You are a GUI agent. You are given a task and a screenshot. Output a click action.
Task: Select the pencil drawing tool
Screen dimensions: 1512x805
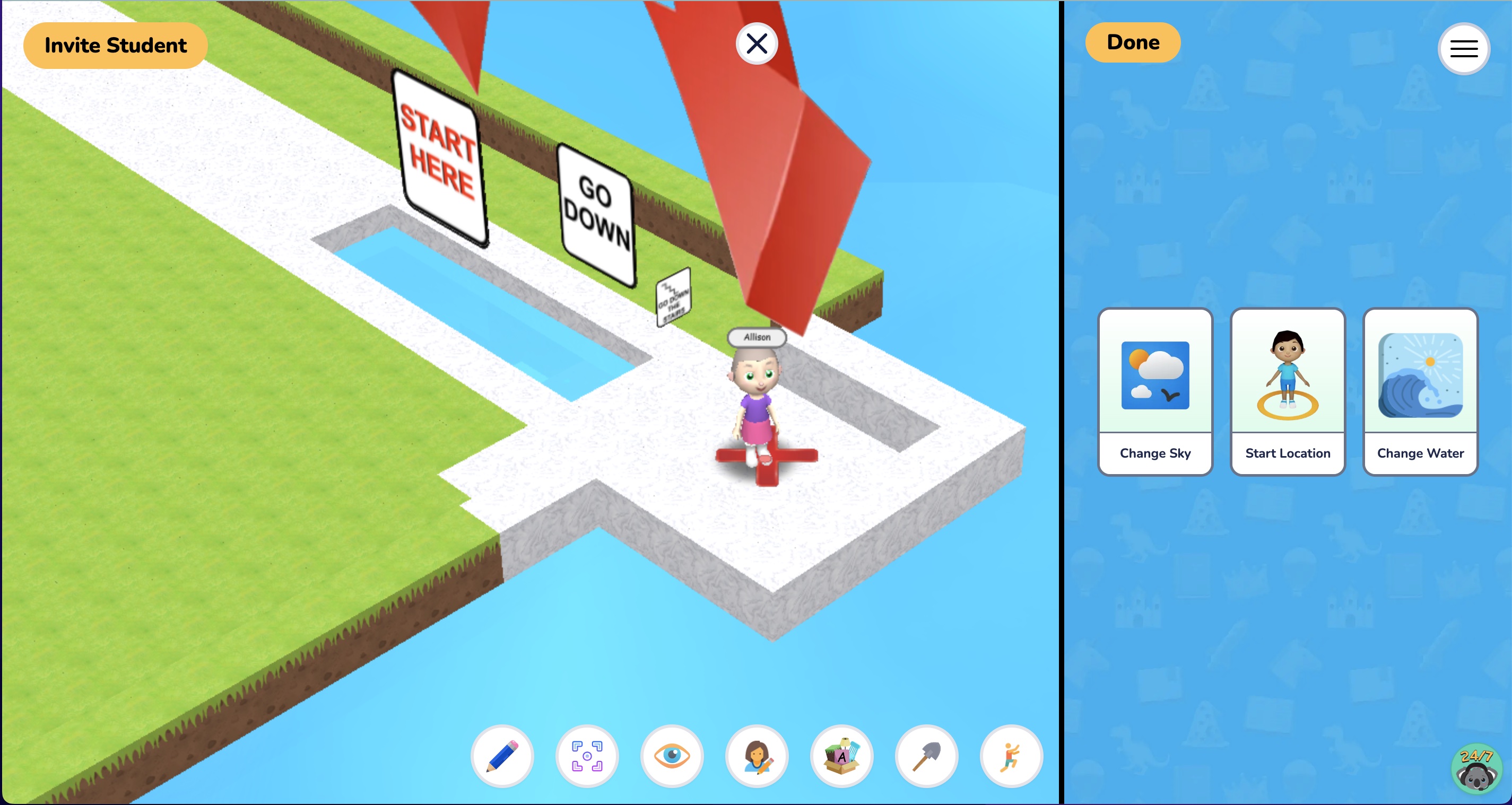[502, 756]
